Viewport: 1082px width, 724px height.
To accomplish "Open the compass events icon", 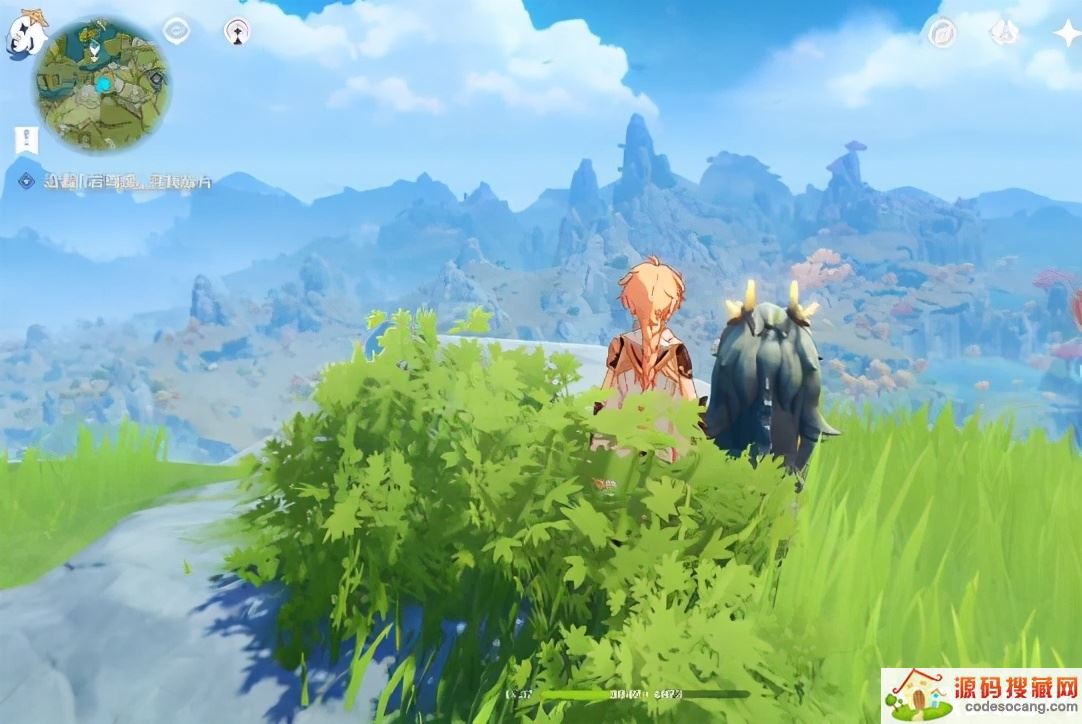I will tap(941, 33).
